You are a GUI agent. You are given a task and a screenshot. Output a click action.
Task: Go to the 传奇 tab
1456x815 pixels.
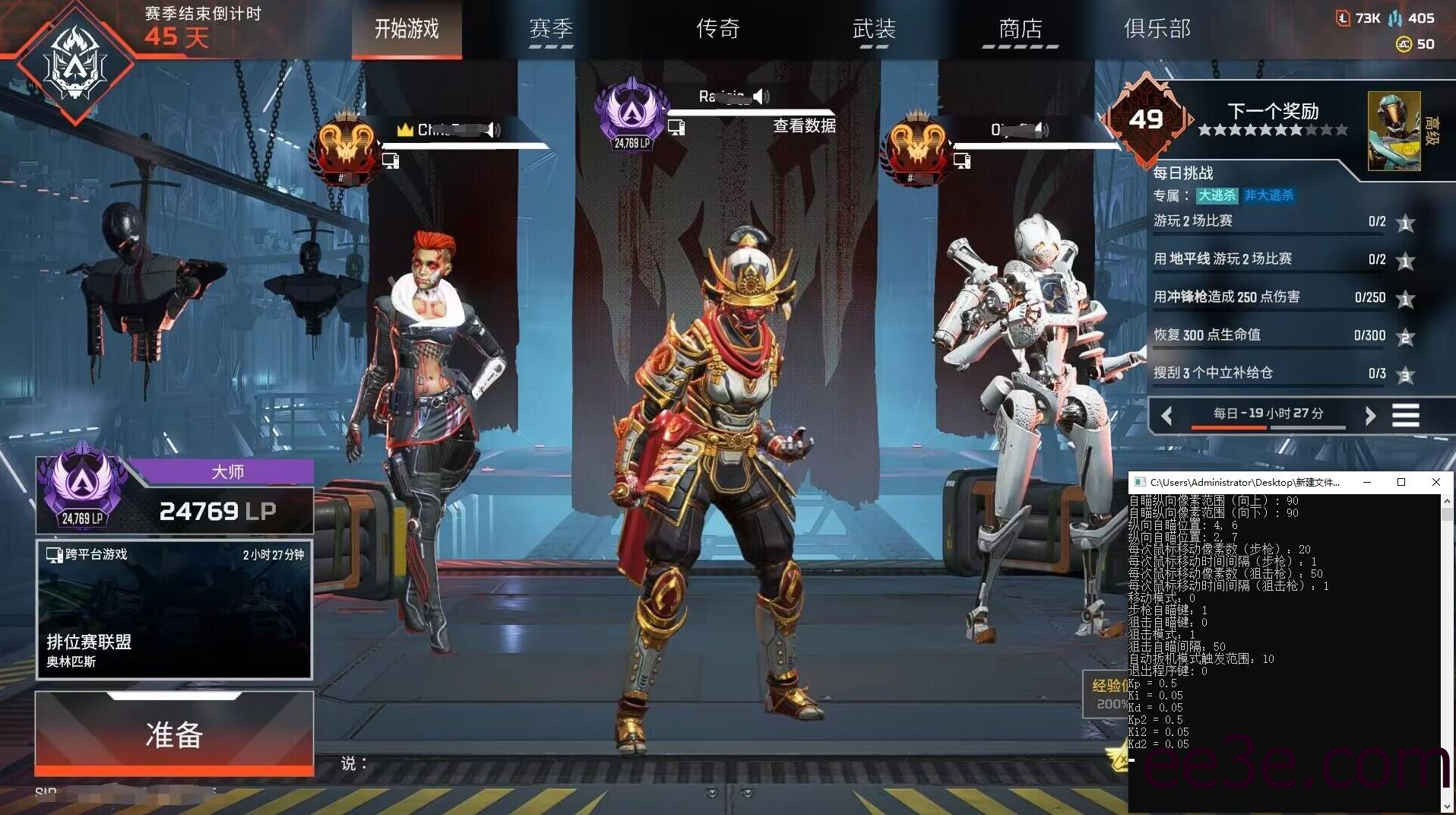click(x=717, y=30)
